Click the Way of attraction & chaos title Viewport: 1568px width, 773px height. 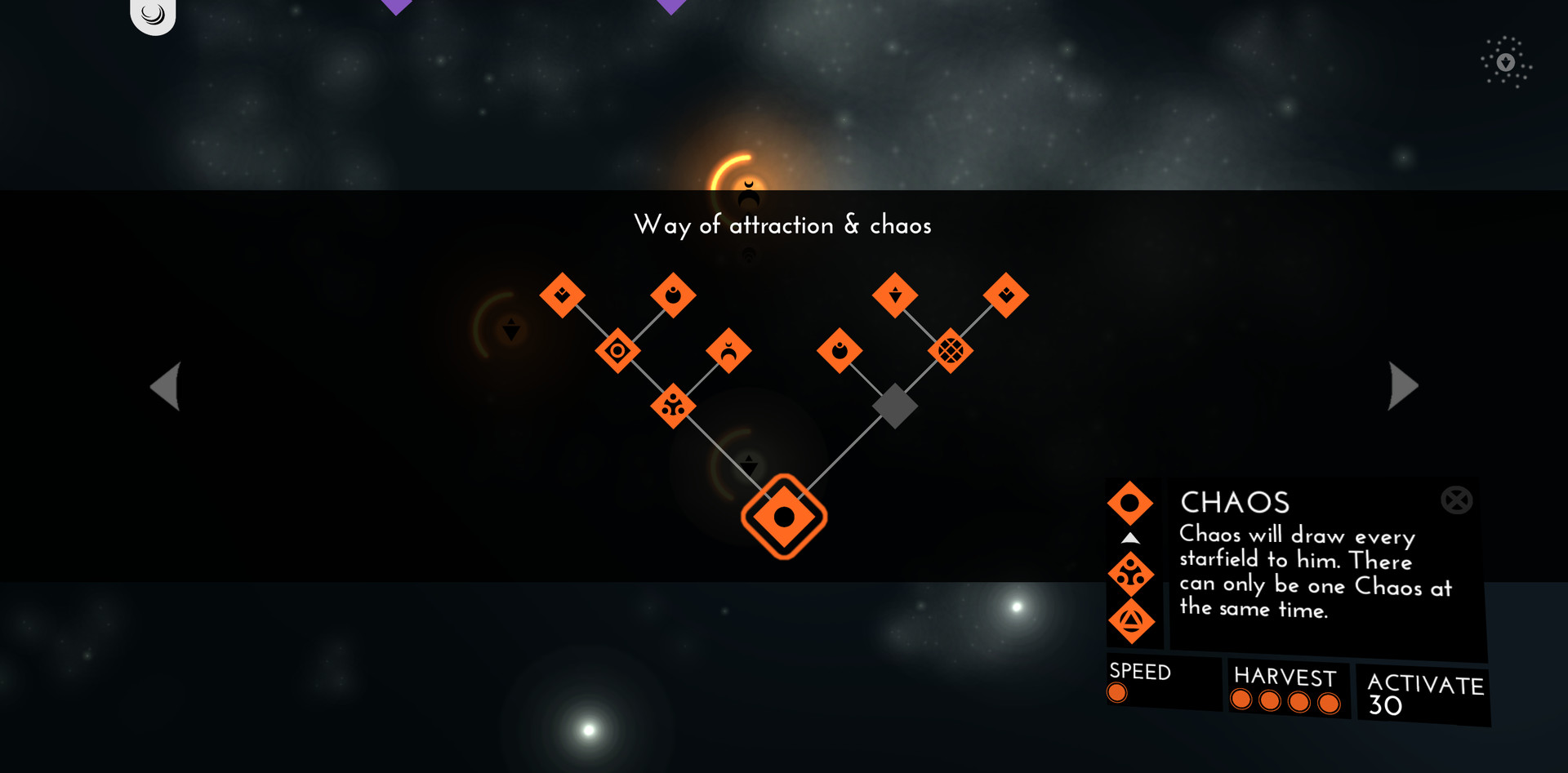[x=783, y=225]
